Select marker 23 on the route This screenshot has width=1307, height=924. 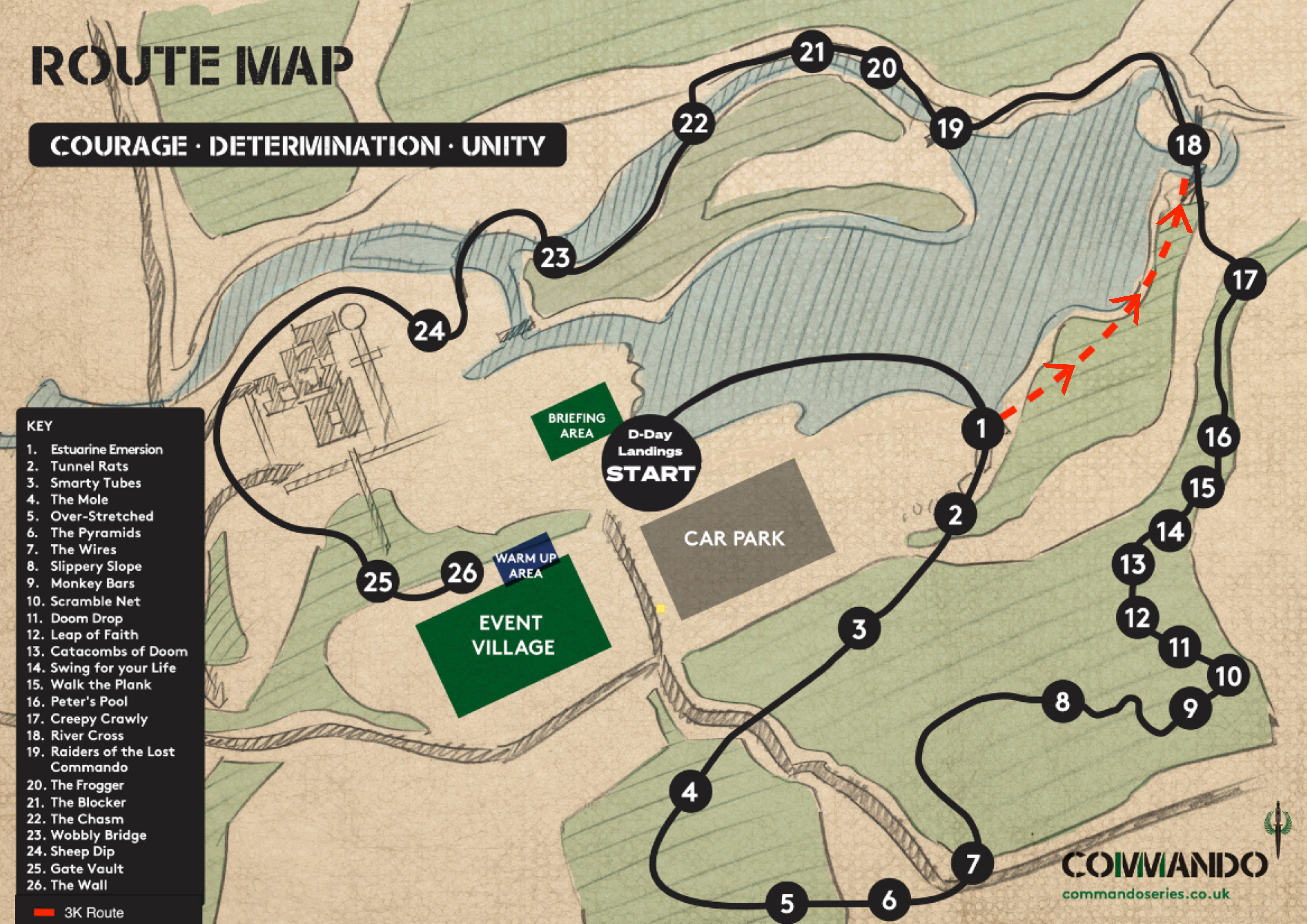[555, 257]
